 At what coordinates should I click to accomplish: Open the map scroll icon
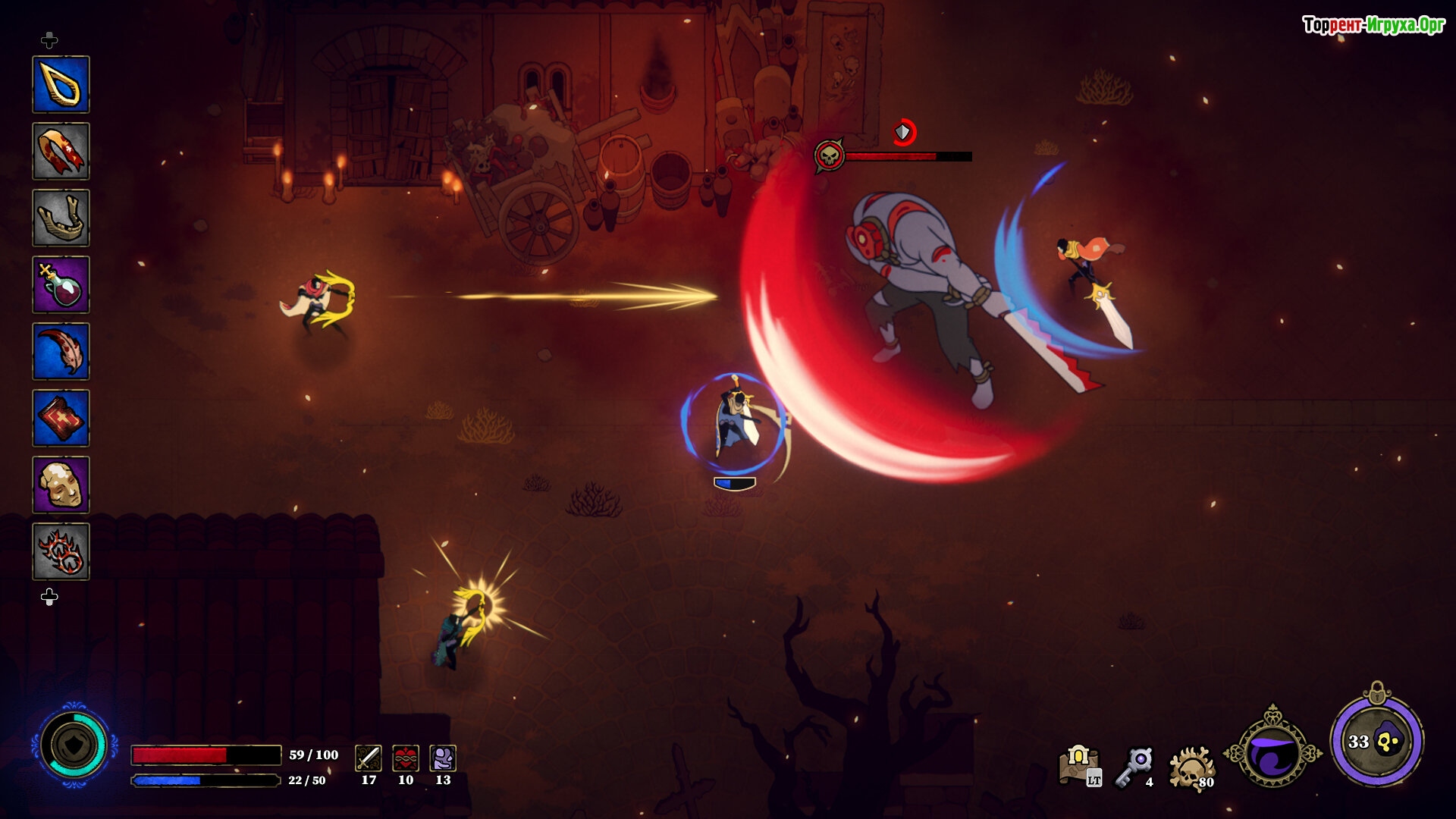coord(1080,765)
